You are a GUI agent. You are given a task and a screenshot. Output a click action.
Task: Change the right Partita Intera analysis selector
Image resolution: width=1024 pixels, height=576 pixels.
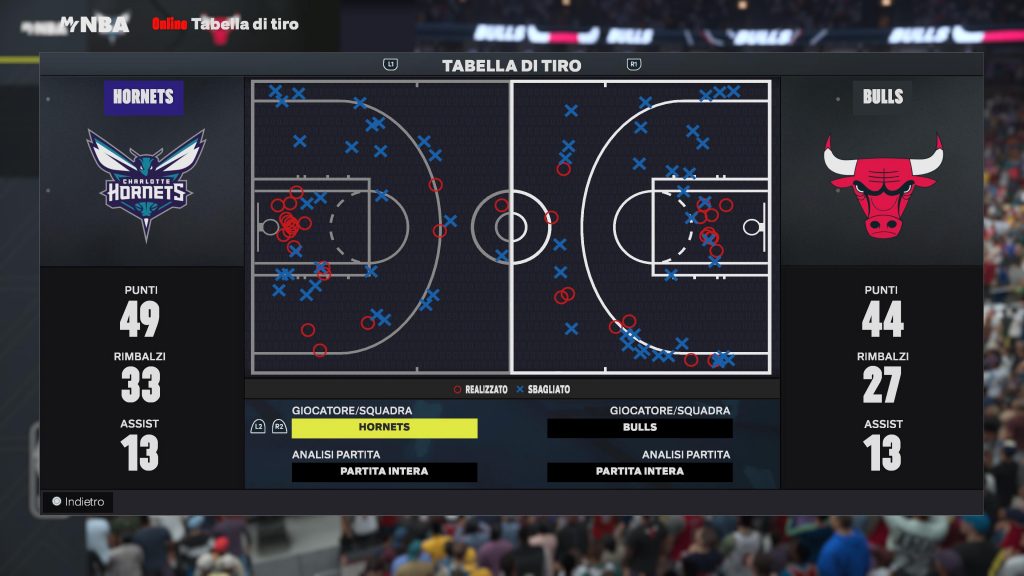click(640, 472)
